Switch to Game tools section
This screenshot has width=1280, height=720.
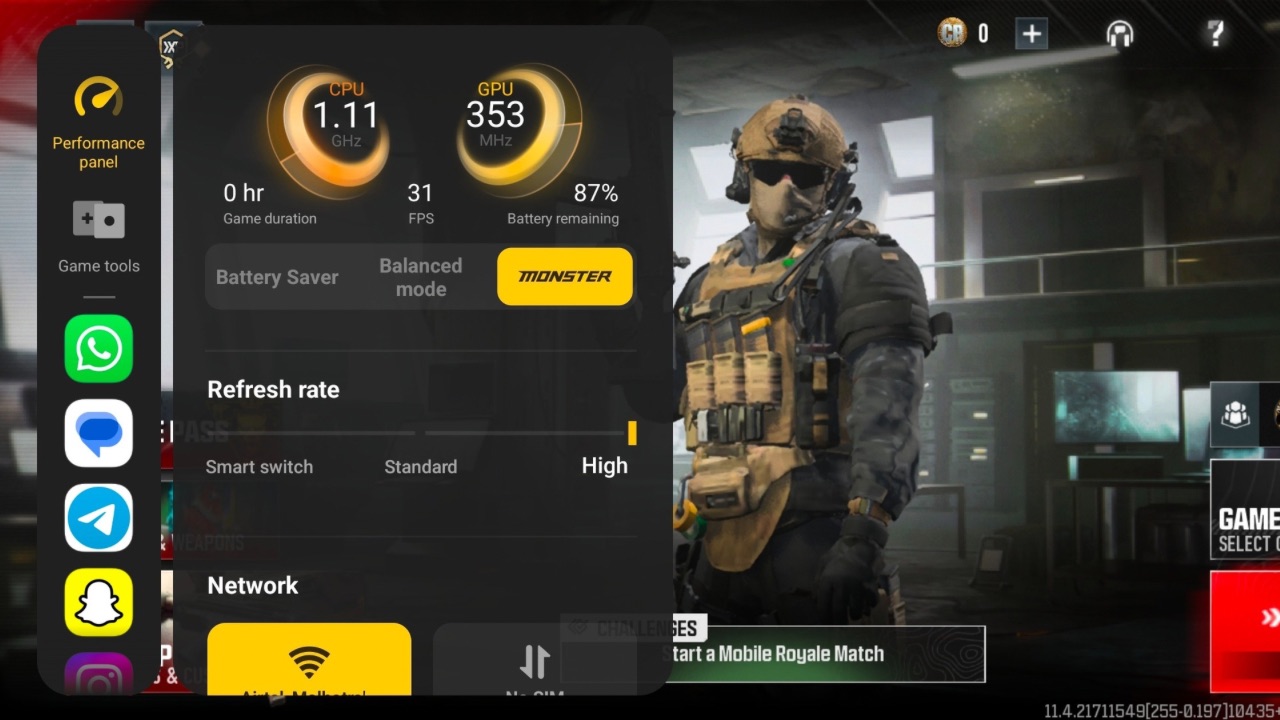98,237
